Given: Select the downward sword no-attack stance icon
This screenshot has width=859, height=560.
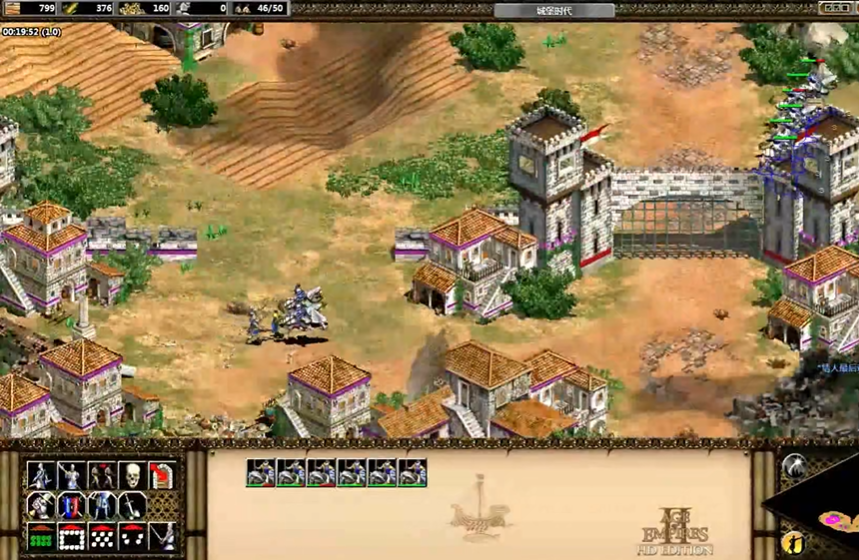Looking at the screenshot, I should pyautogui.click(x=131, y=505).
